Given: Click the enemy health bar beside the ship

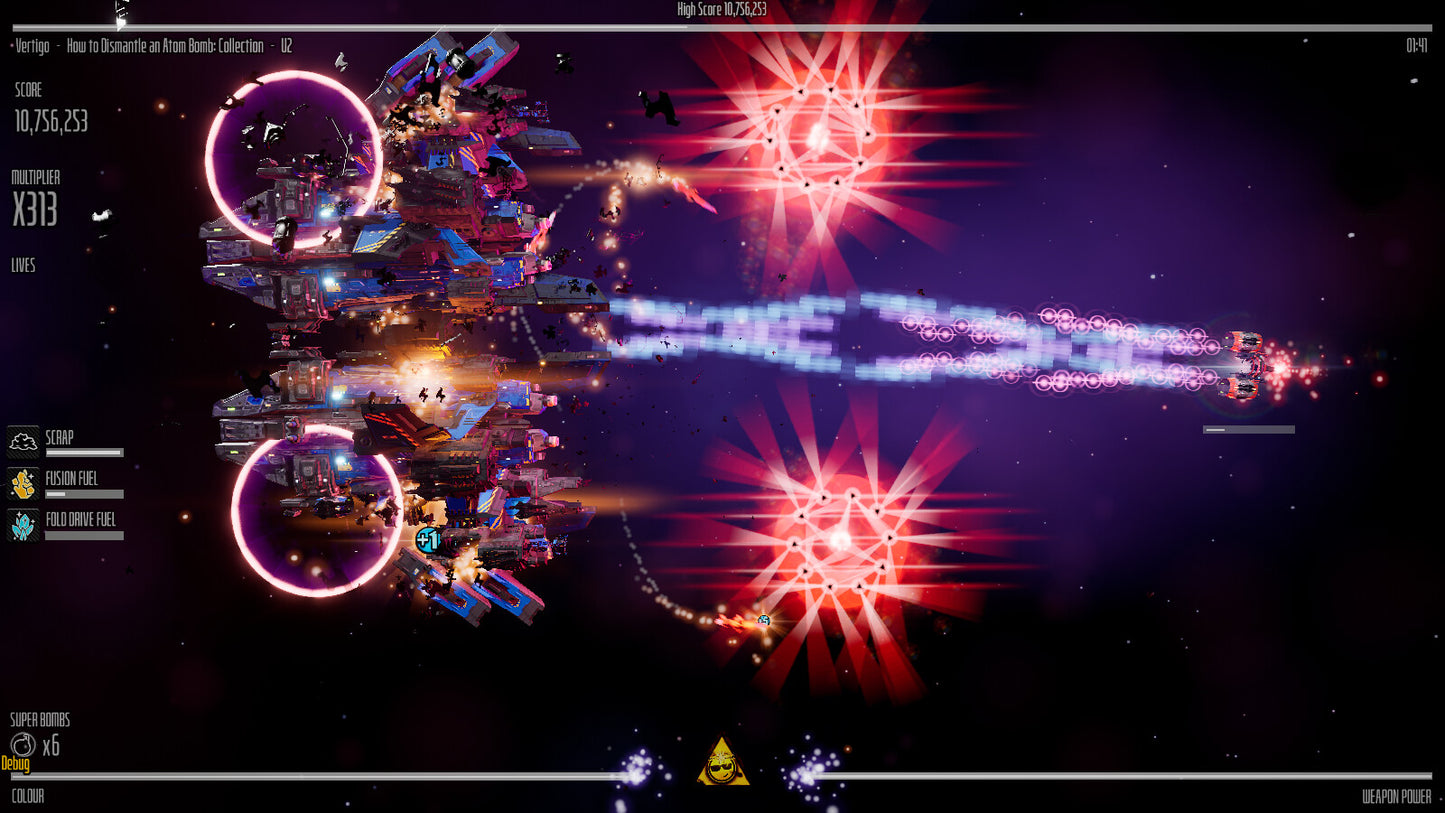Looking at the screenshot, I should (x=1249, y=429).
